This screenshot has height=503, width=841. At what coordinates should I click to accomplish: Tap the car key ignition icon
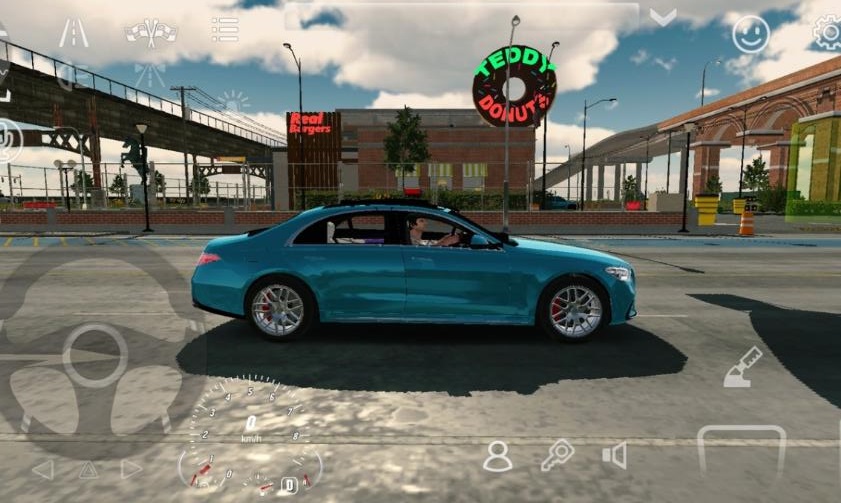(x=556, y=455)
